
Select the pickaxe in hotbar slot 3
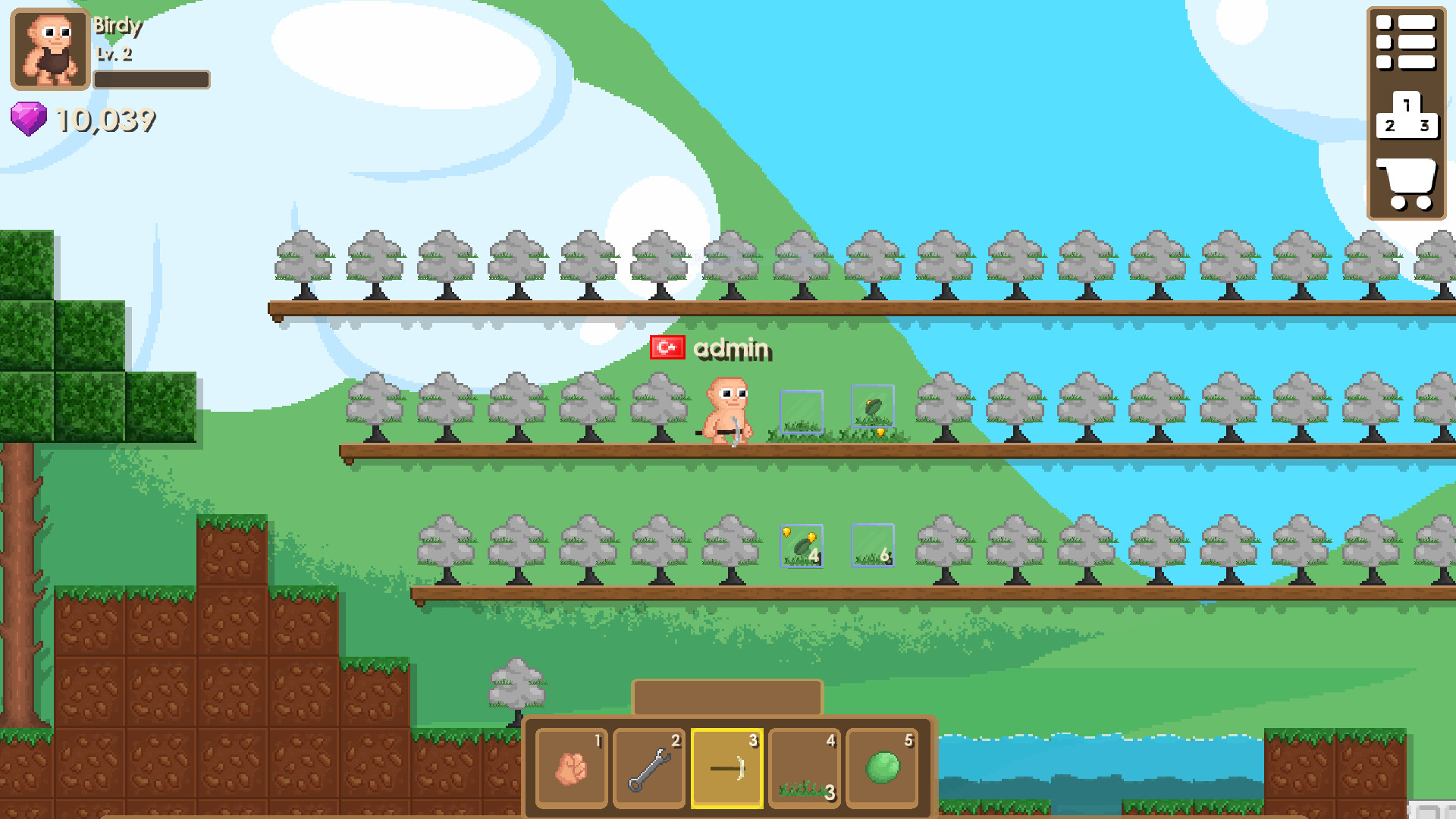(727, 767)
